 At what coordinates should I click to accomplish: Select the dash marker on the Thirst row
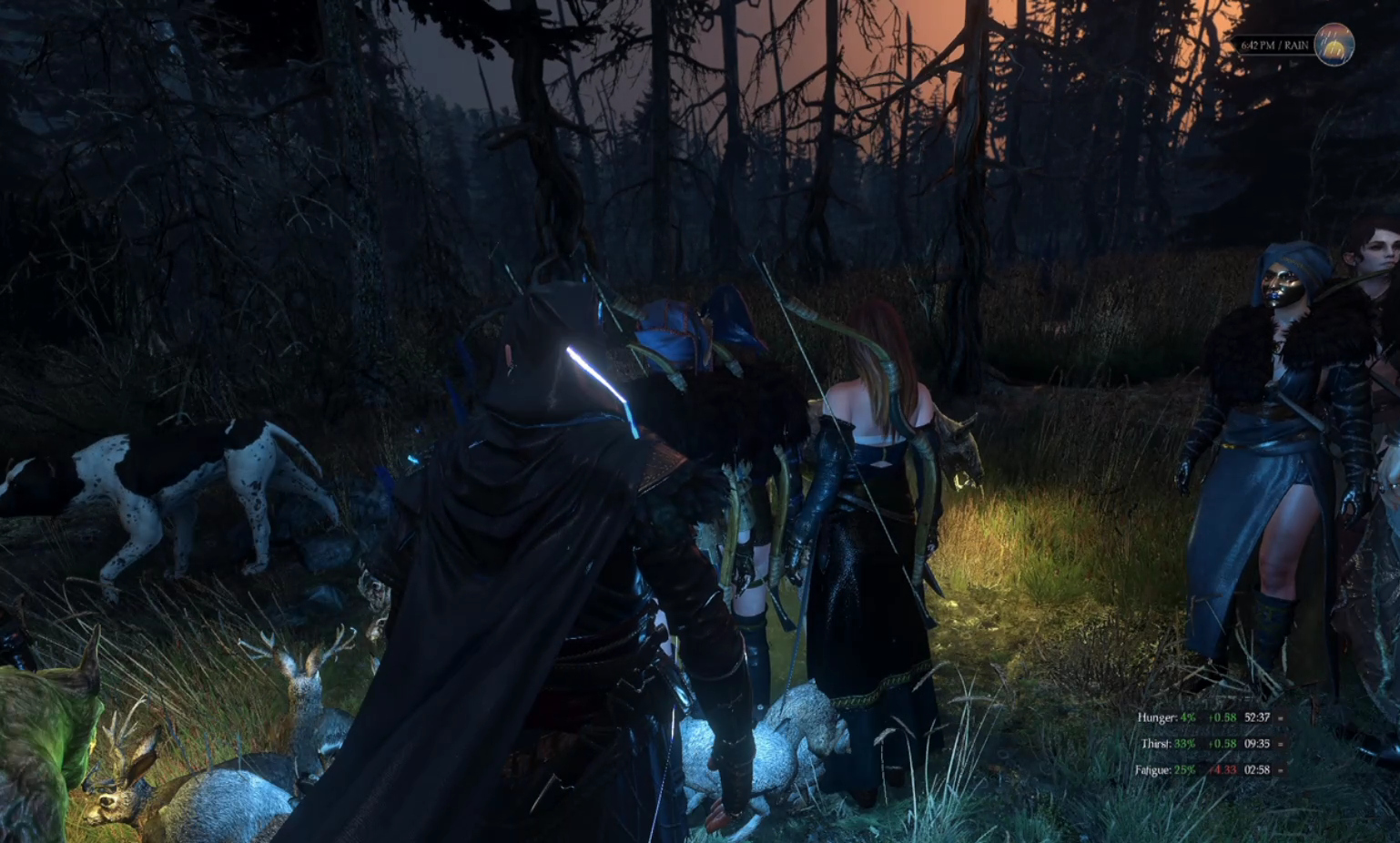1281,744
